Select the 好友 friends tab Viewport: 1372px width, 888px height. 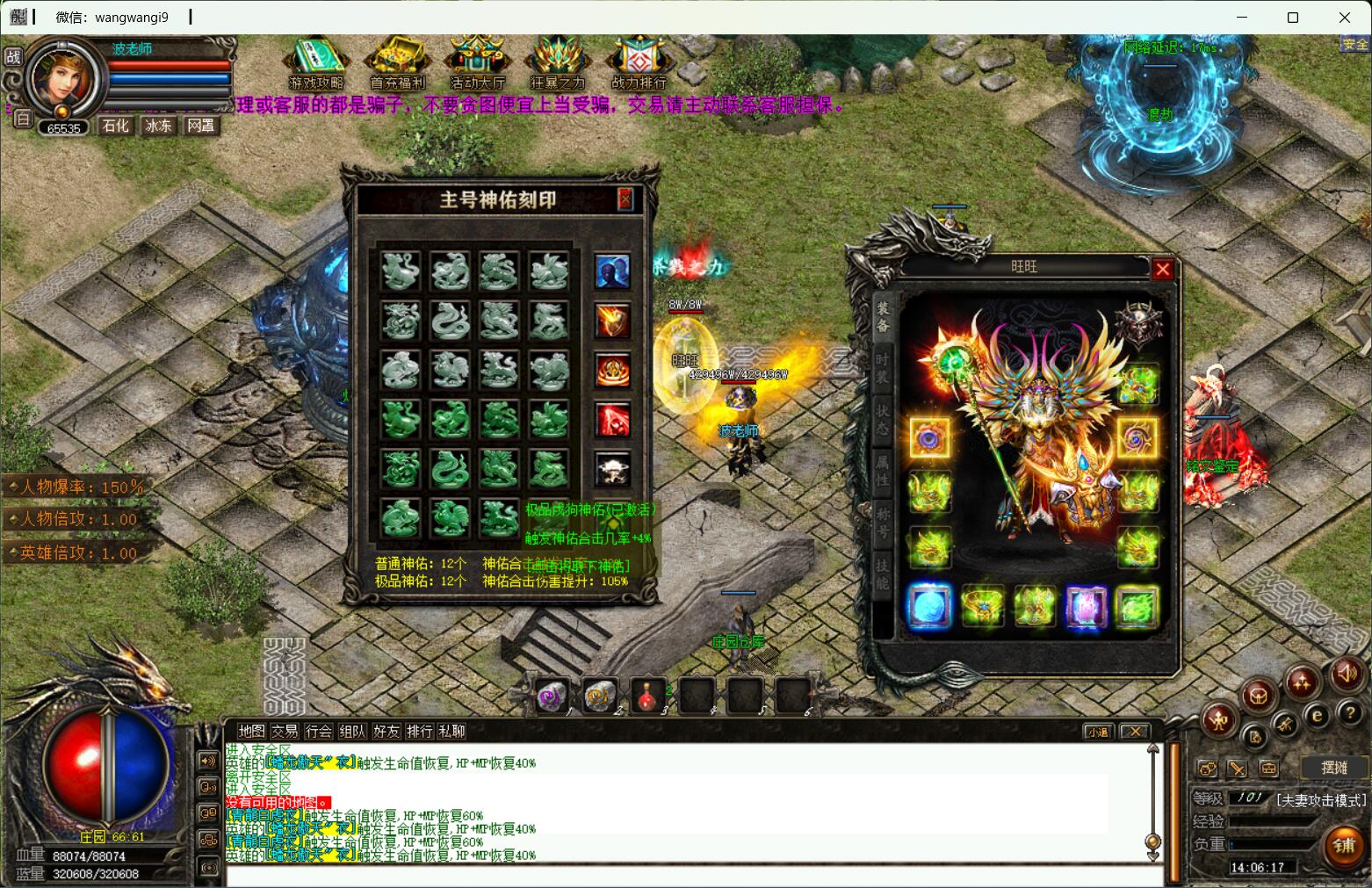pos(386,731)
